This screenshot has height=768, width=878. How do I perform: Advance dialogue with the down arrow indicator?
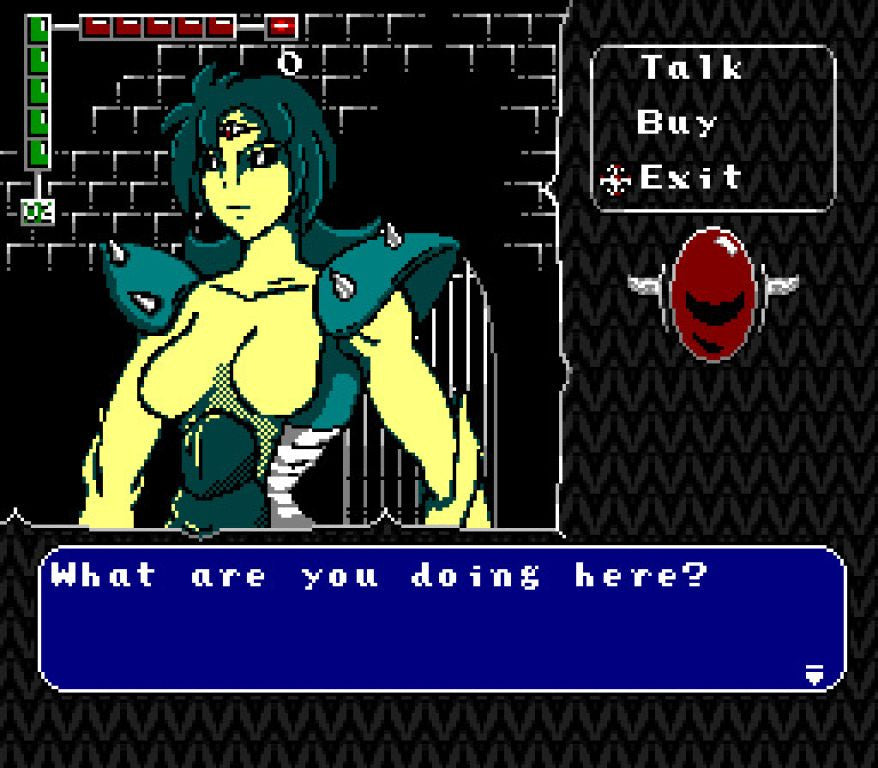[815, 675]
